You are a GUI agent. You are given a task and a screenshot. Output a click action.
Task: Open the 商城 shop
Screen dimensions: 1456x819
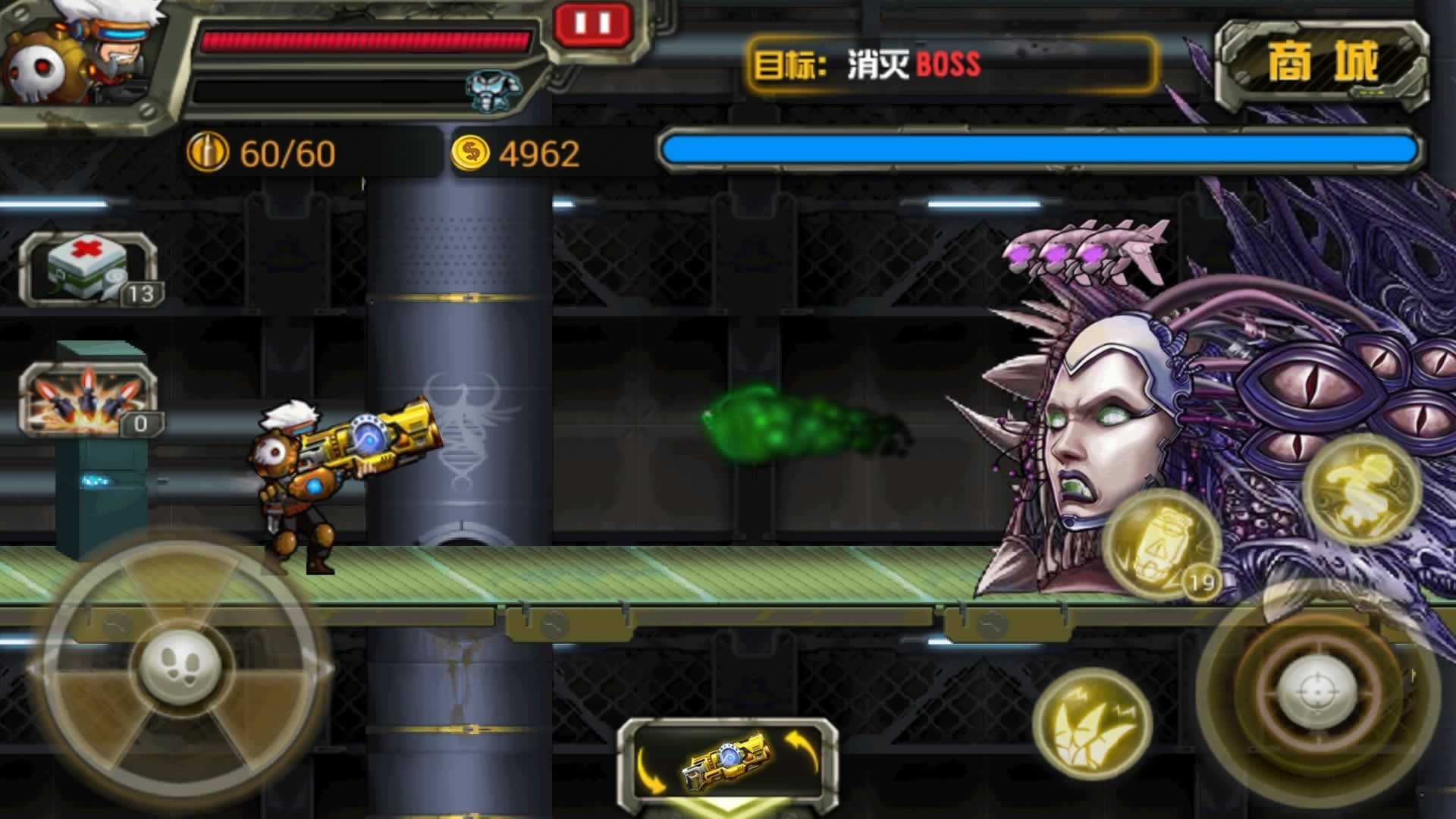tap(1322, 62)
